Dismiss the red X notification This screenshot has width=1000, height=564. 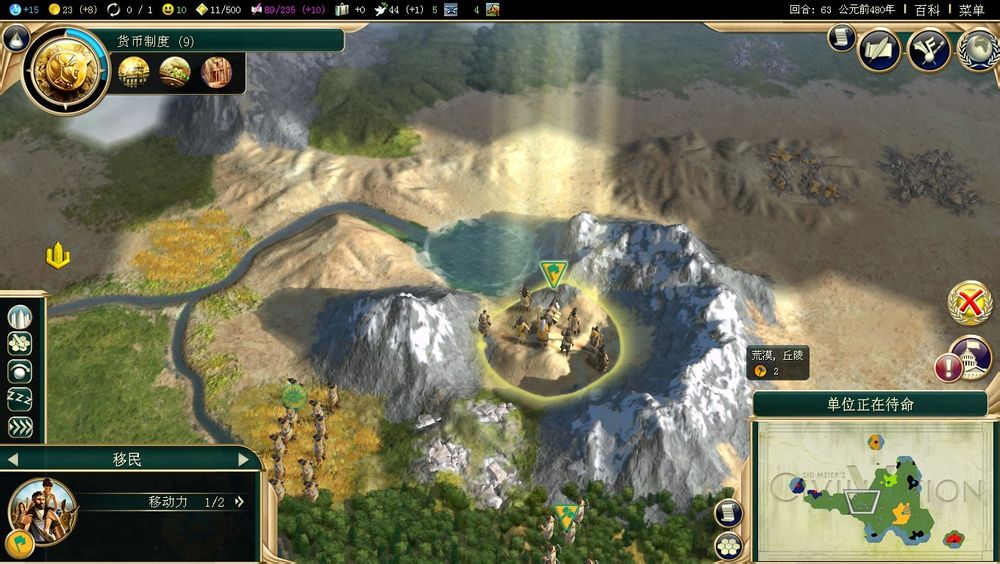968,302
